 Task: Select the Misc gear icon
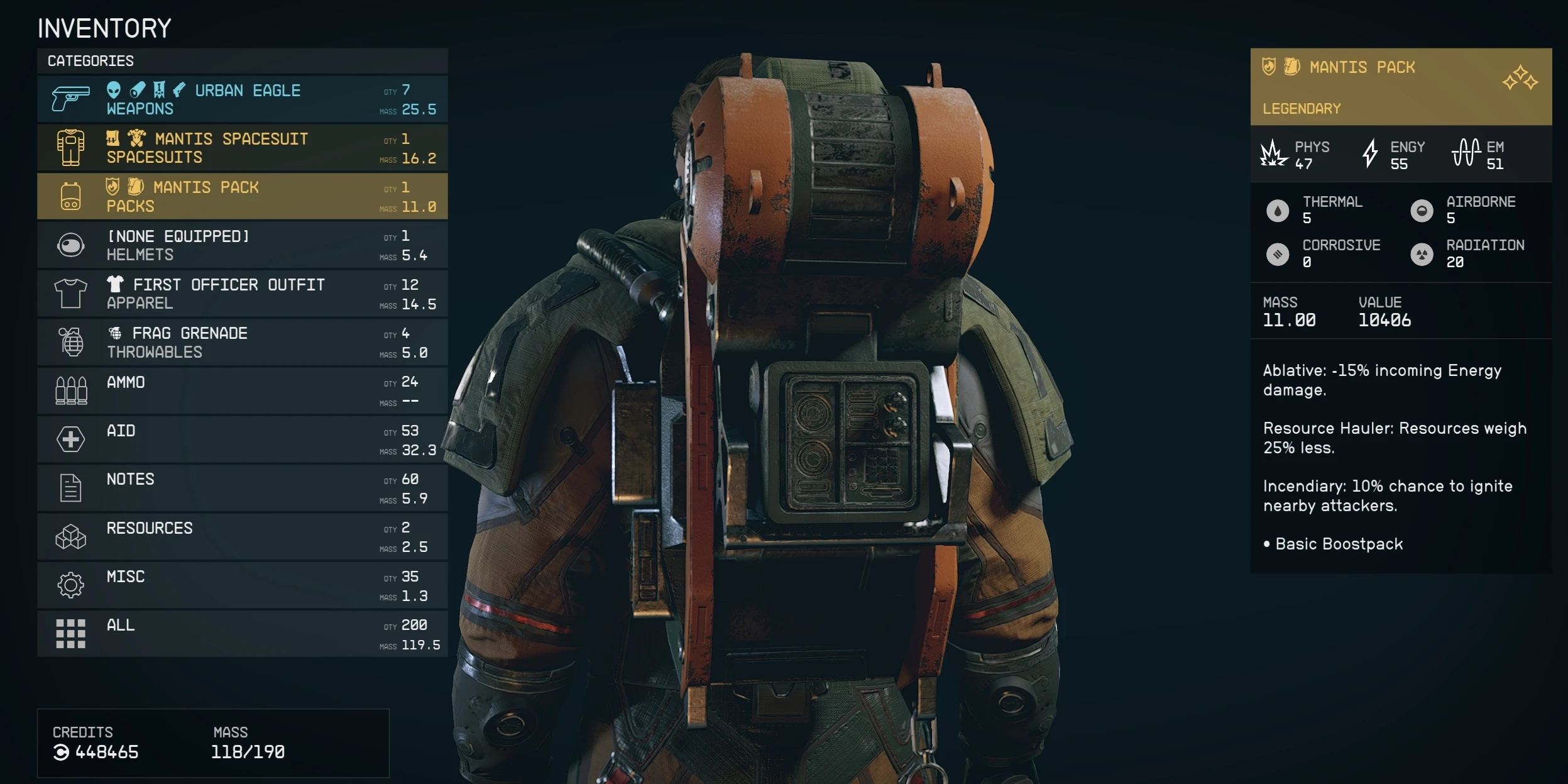(70, 585)
